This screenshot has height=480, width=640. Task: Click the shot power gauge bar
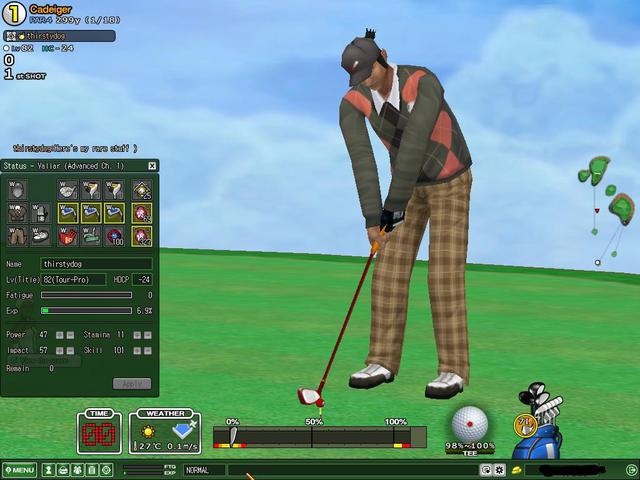coord(320,437)
